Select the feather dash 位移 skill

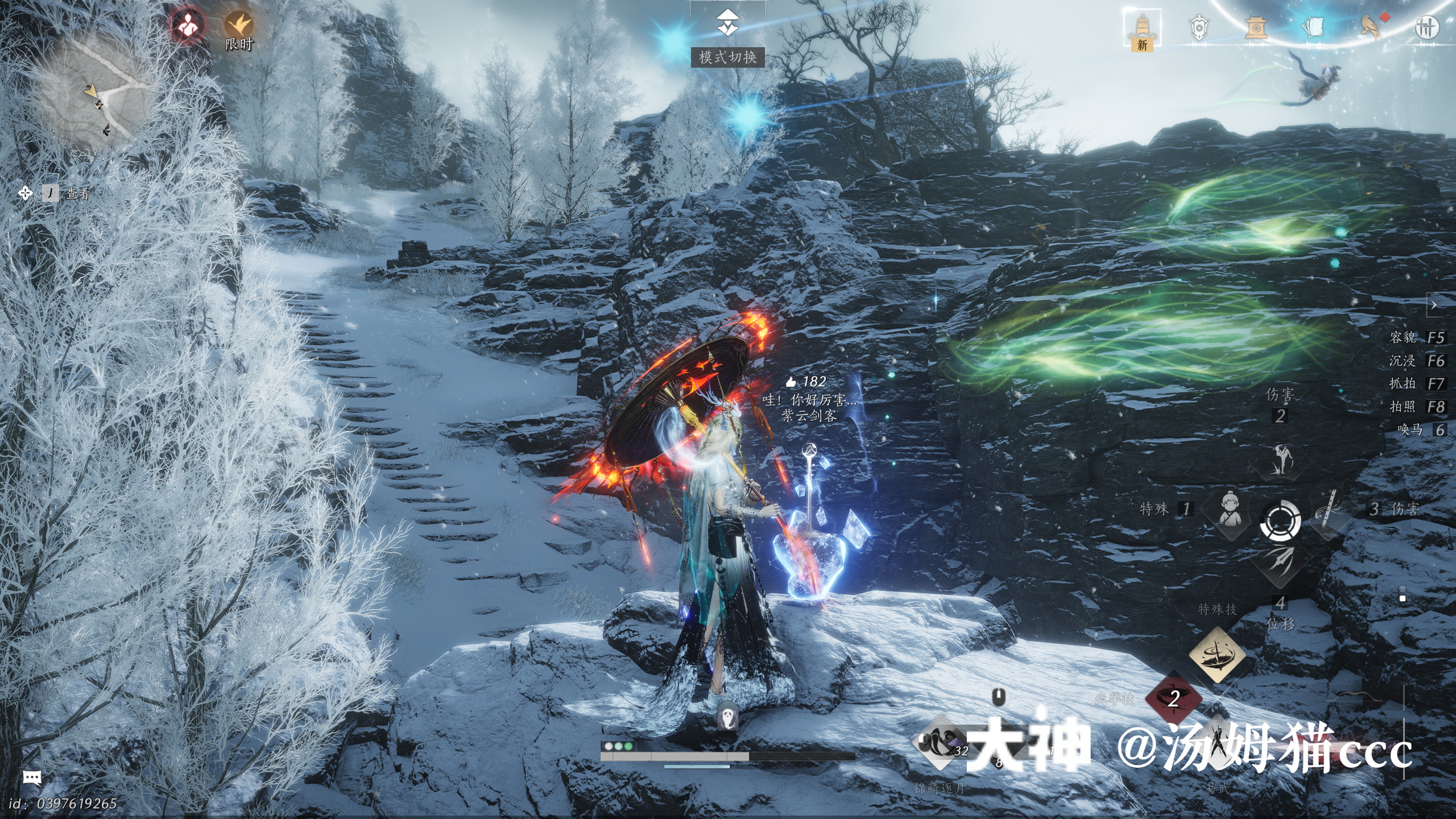click(x=1280, y=562)
